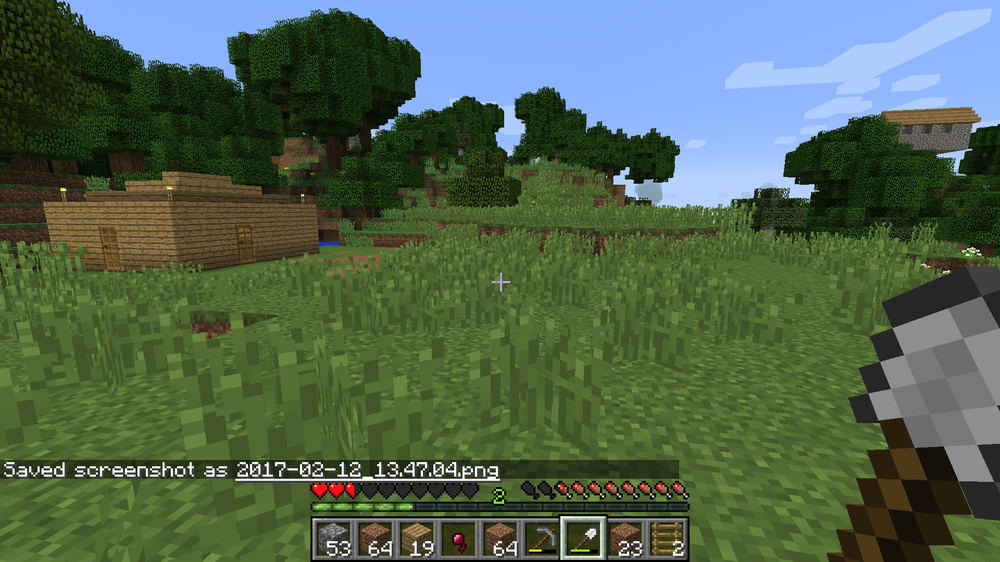Select the small red item slot
This screenshot has height=562, width=1000.
(458, 539)
